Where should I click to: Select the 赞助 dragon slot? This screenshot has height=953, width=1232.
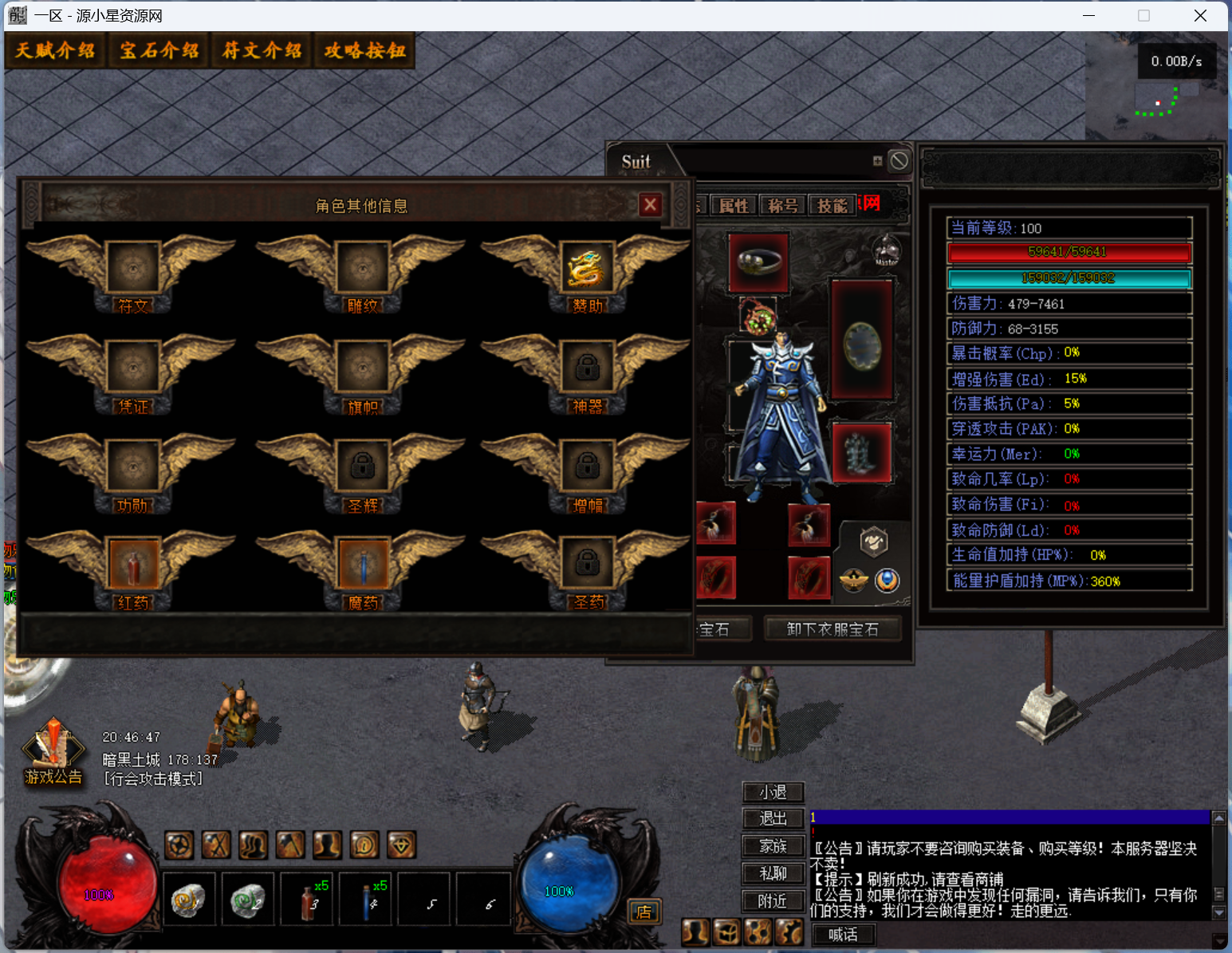pos(587,267)
